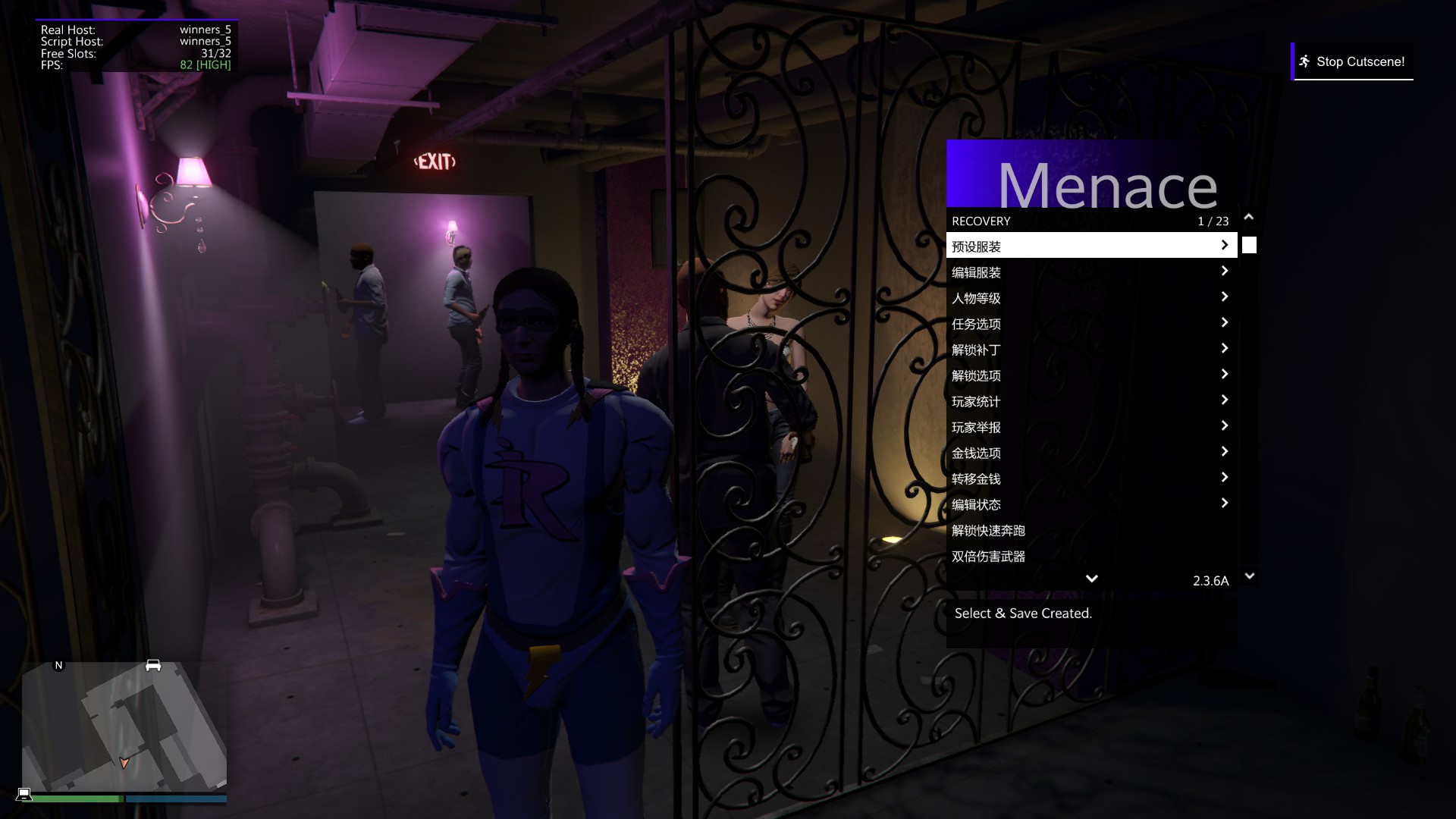
Task: Open the 金钱选项 submenu
Action: [1090, 452]
